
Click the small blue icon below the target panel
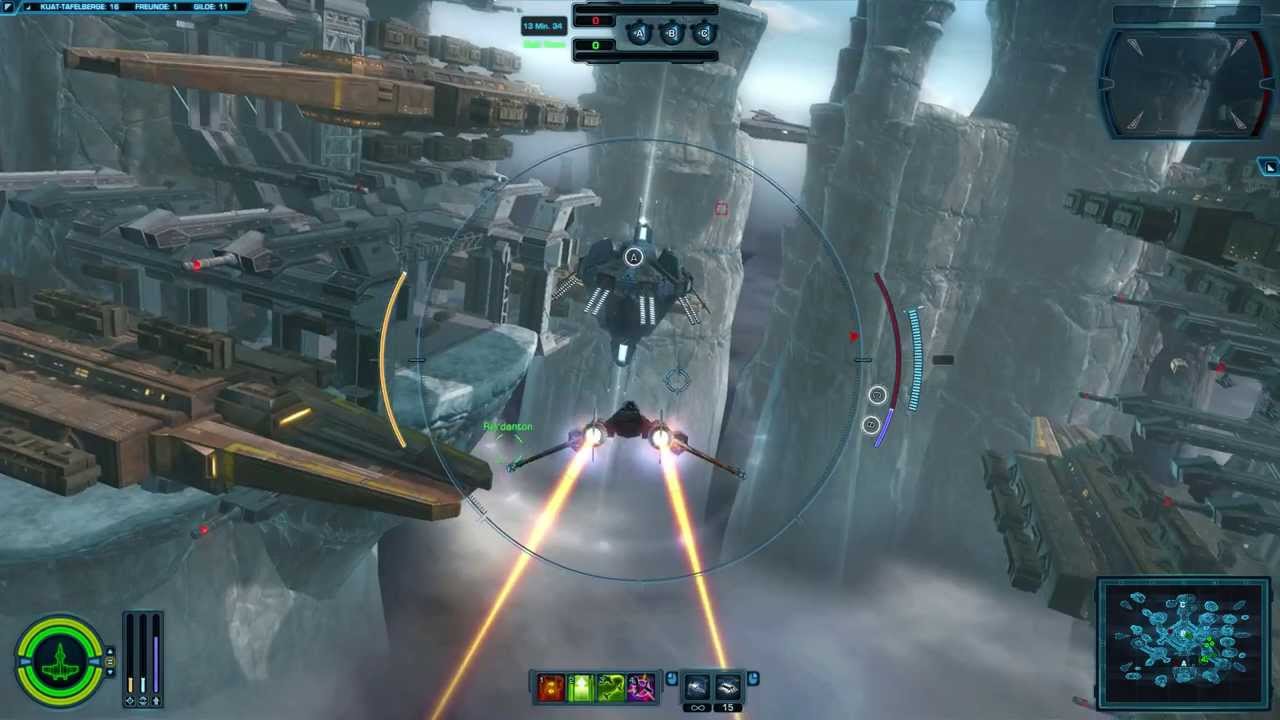pyautogui.click(x=1269, y=167)
